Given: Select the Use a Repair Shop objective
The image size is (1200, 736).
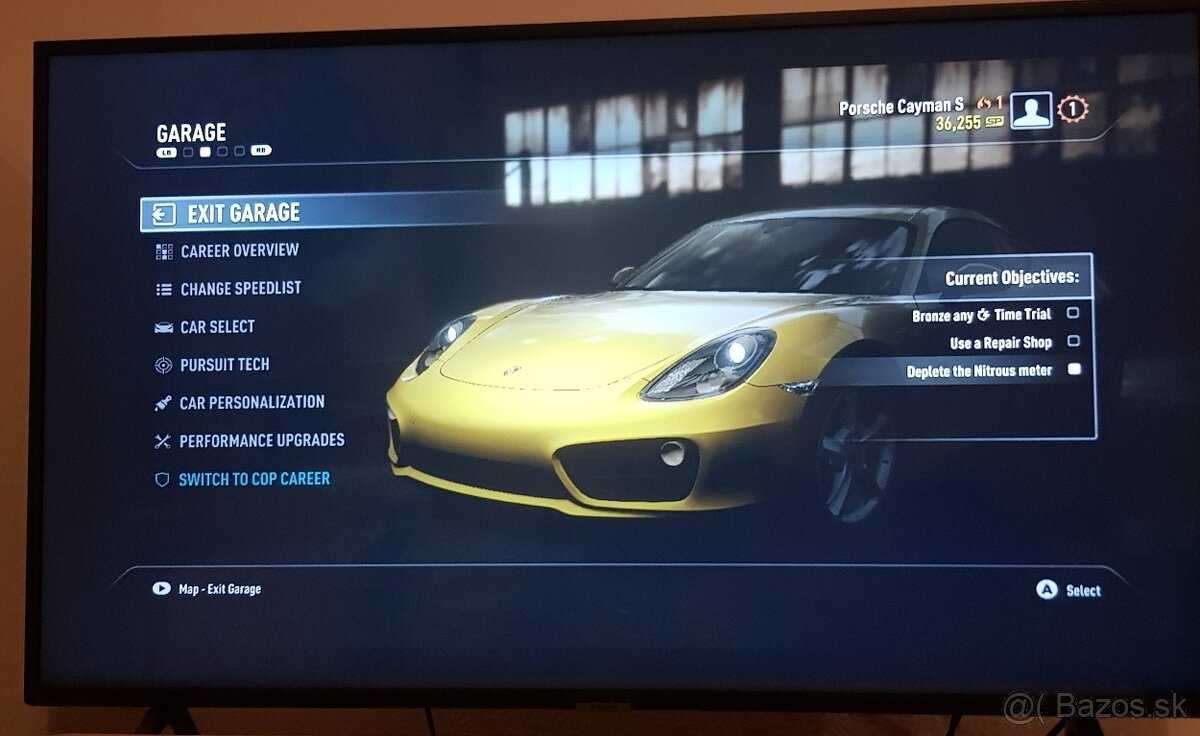Looking at the screenshot, I should coord(1000,342).
